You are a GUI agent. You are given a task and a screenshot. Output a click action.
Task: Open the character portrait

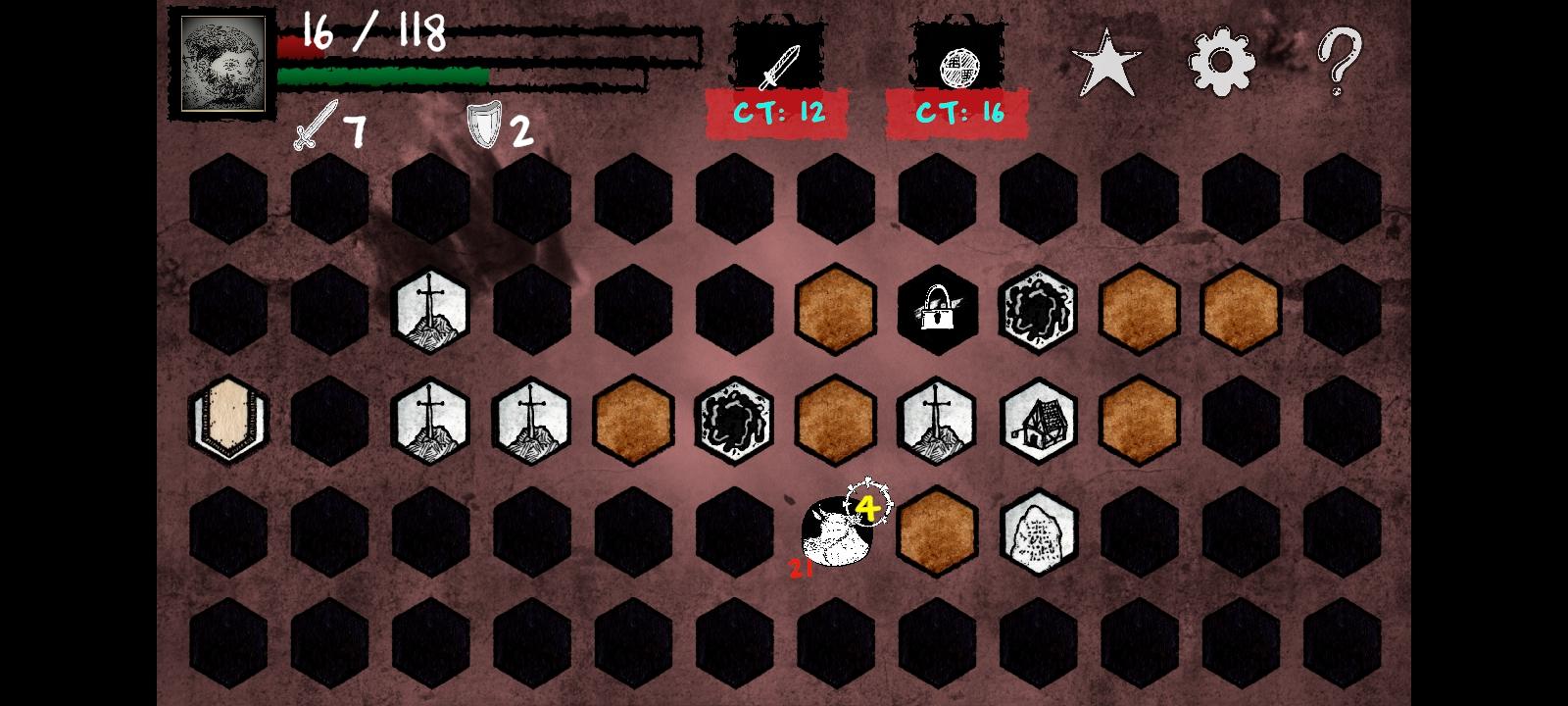(x=221, y=63)
